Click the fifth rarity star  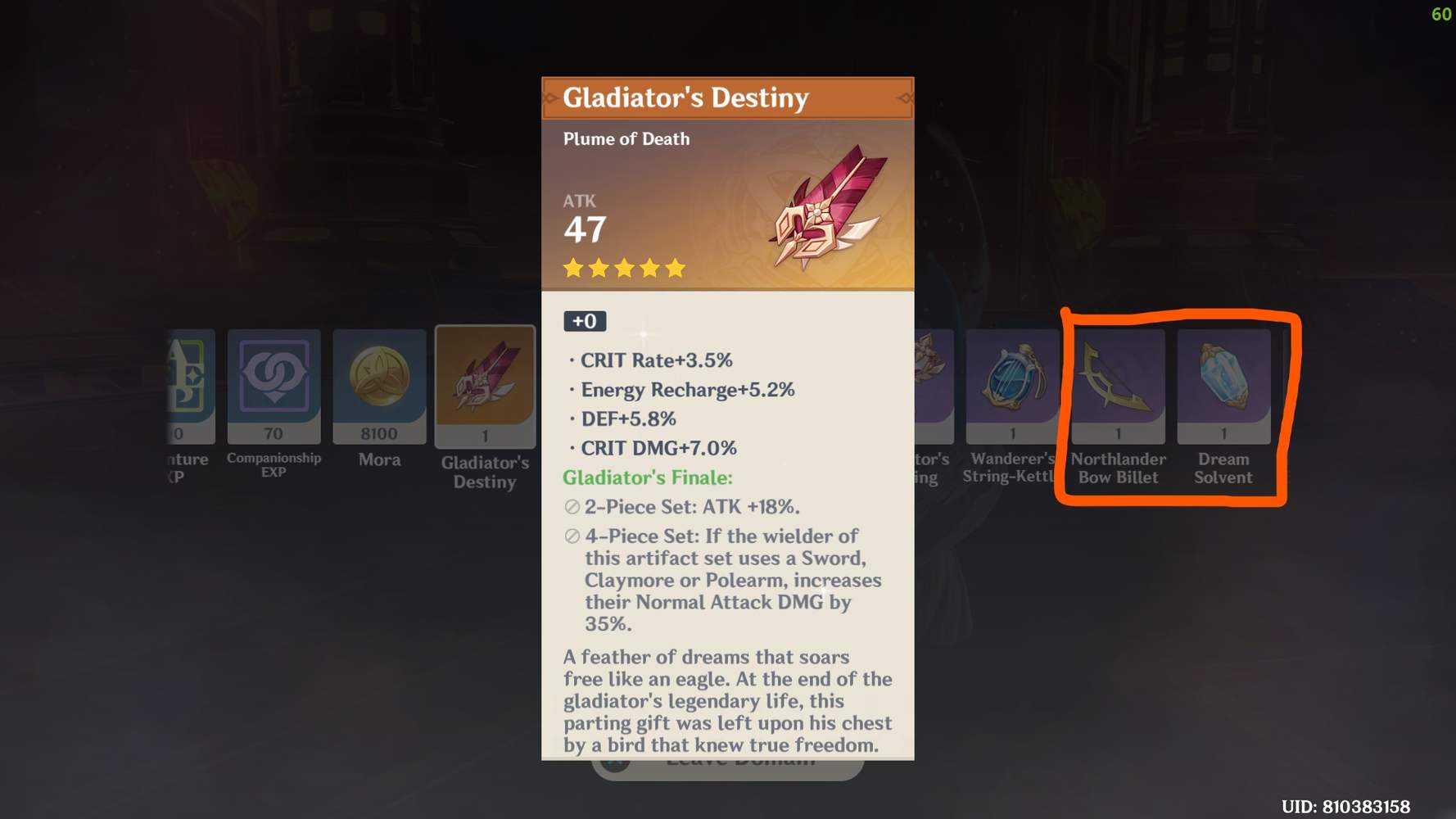(x=675, y=268)
